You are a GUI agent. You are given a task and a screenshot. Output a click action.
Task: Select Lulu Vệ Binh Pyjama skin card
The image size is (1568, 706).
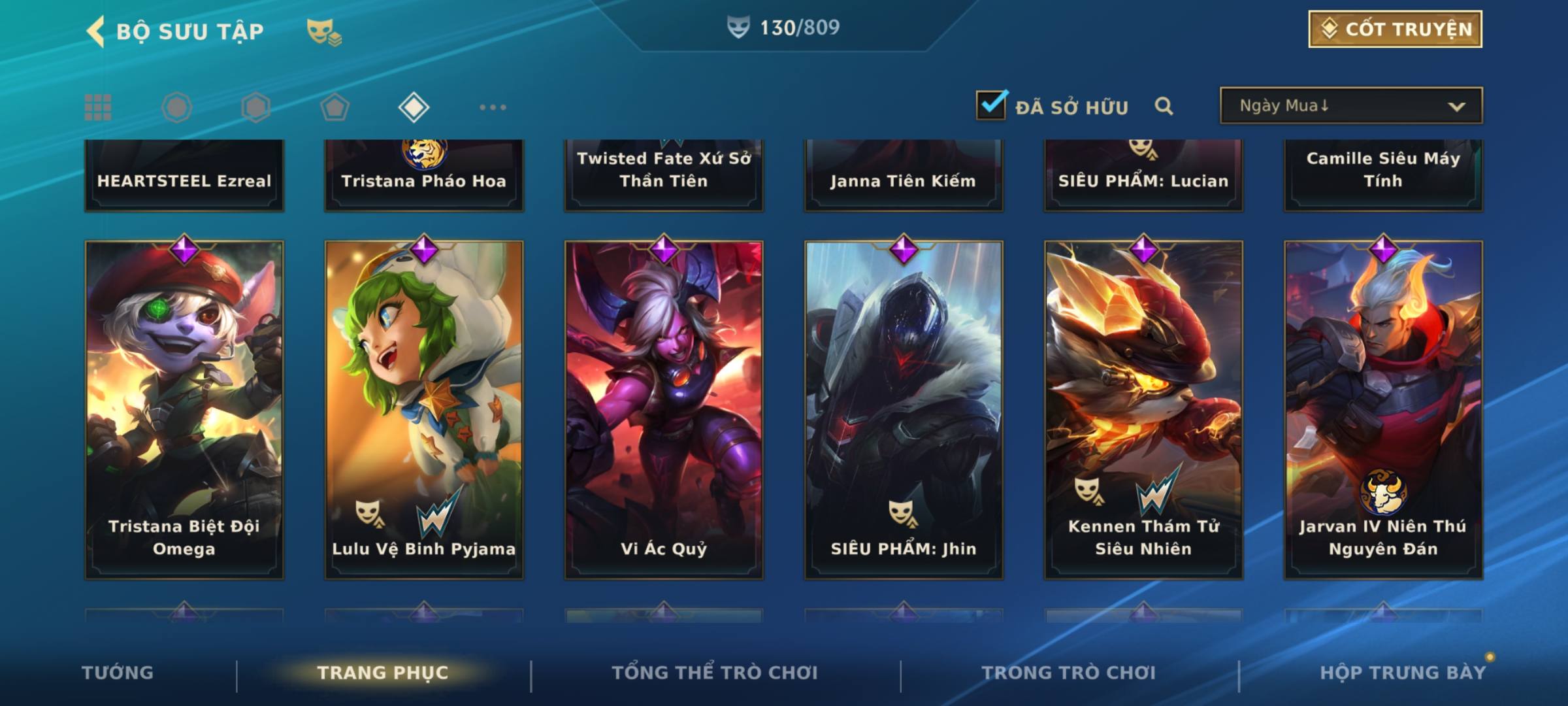tap(424, 409)
